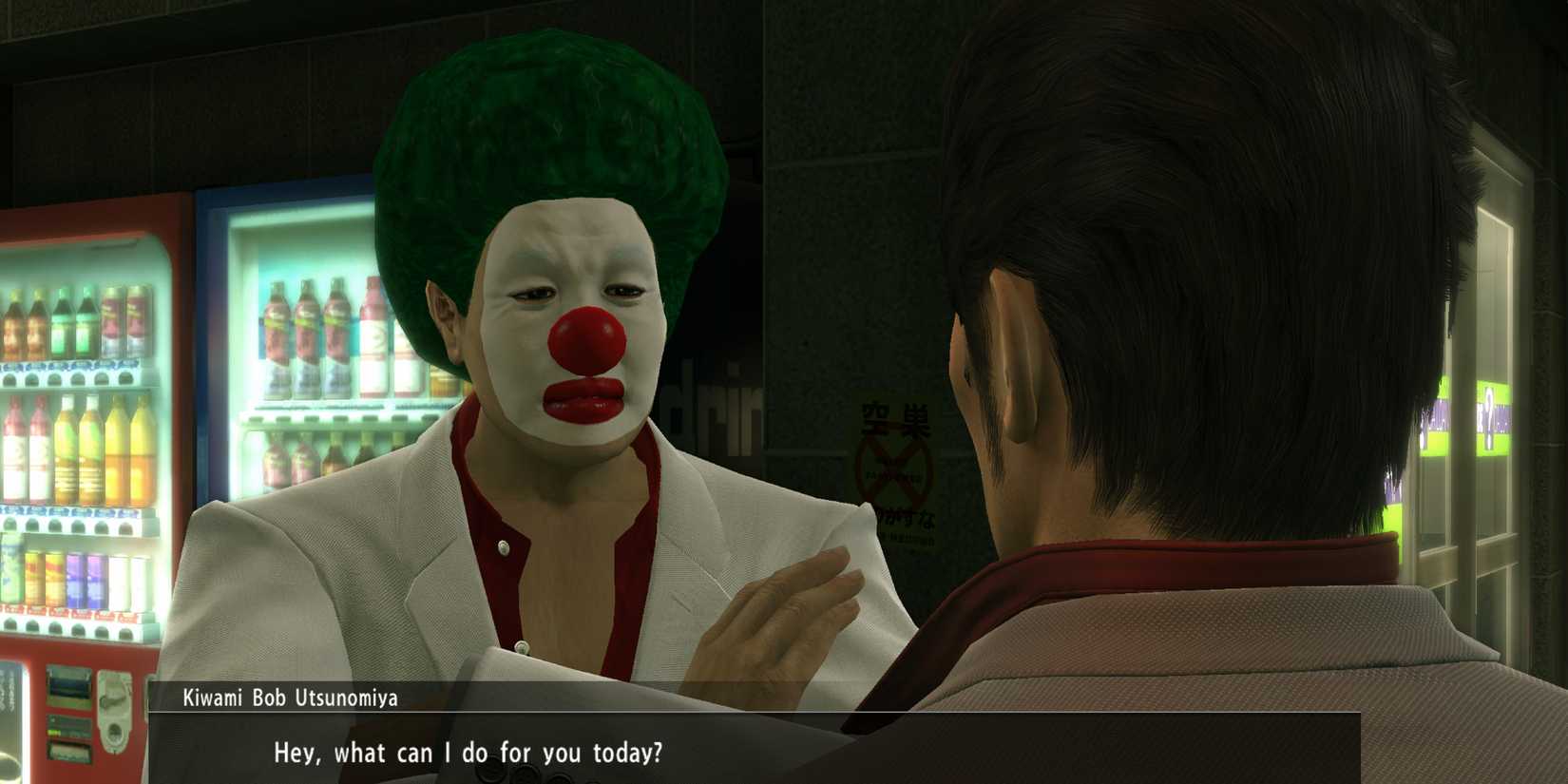This screenshot has width=1568, height=784.
Task: Open the vending machine change return hatch
Action: pos(114,735)
